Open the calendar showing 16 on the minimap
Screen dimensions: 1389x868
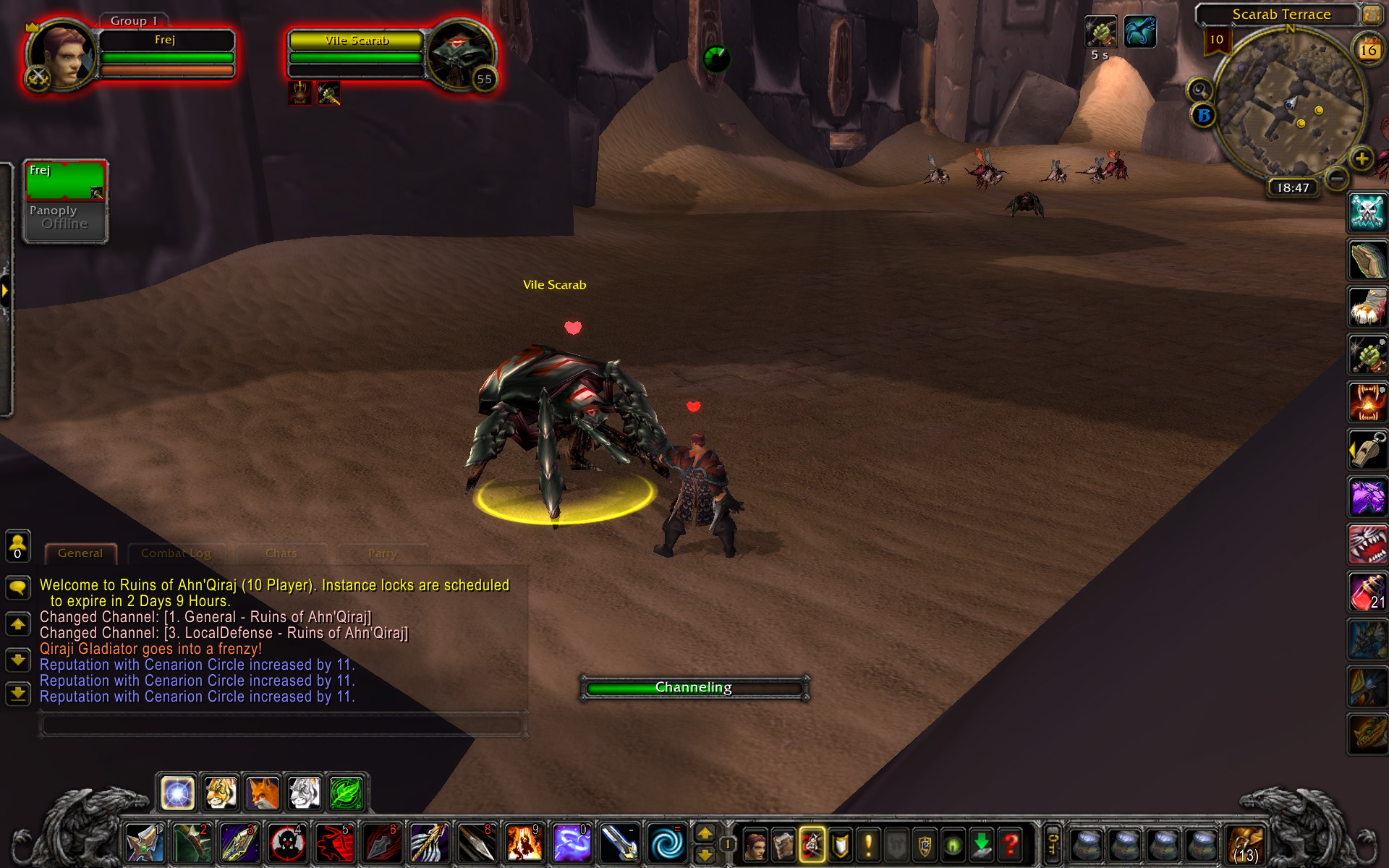point(1367,49)
